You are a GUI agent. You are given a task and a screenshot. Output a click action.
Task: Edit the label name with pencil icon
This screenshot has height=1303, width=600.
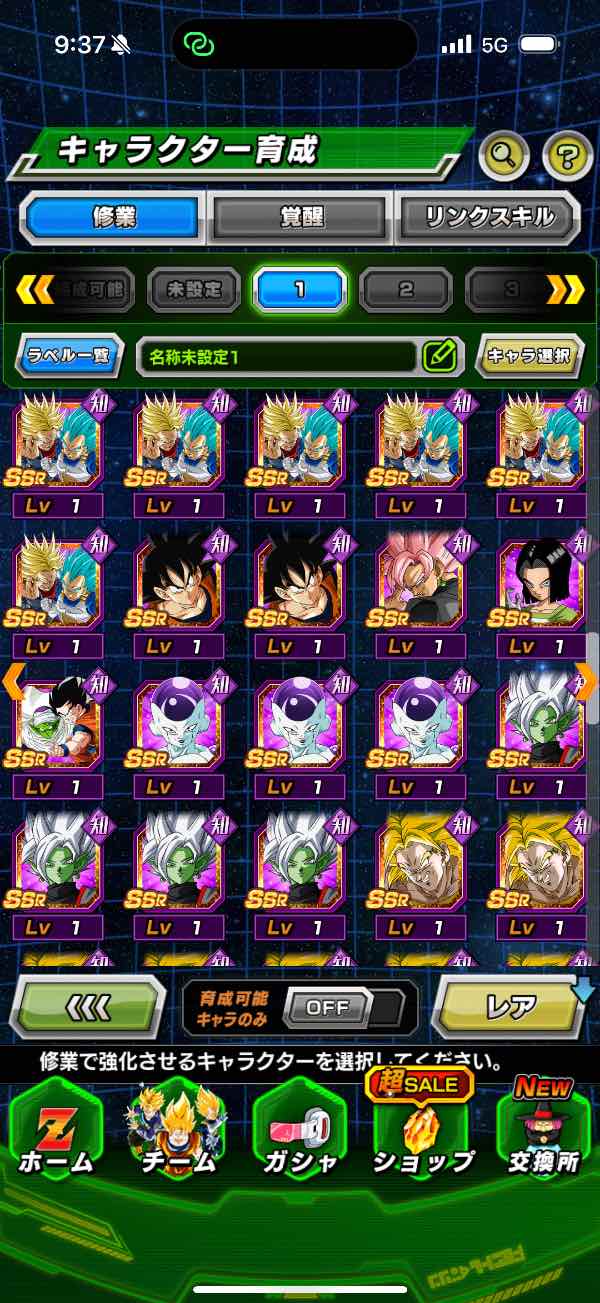(440, 355)
